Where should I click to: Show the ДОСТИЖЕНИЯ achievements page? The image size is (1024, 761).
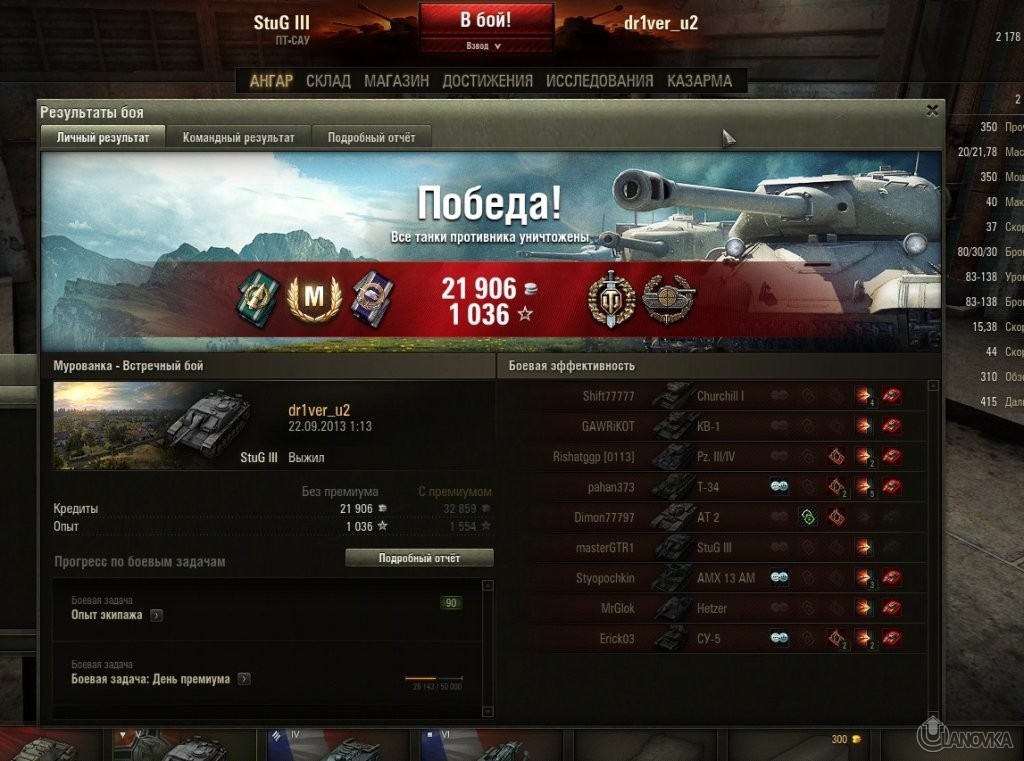487,81
